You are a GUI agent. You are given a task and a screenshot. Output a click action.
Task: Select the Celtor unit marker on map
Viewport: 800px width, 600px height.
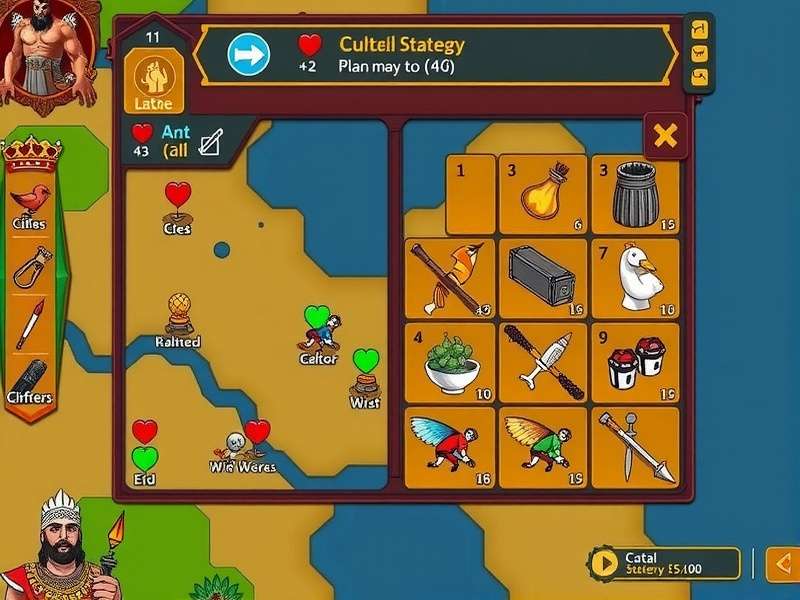point(321,334)
